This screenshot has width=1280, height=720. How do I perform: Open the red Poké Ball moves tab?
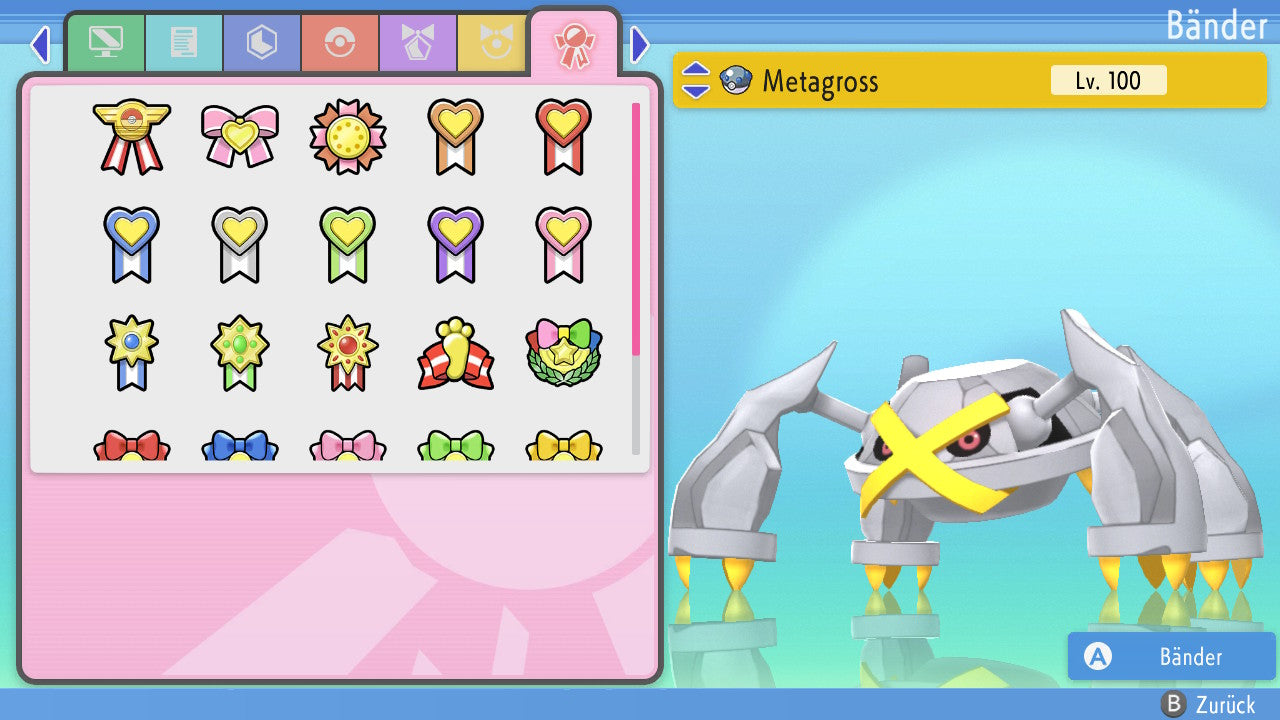[x=340, y=42]
